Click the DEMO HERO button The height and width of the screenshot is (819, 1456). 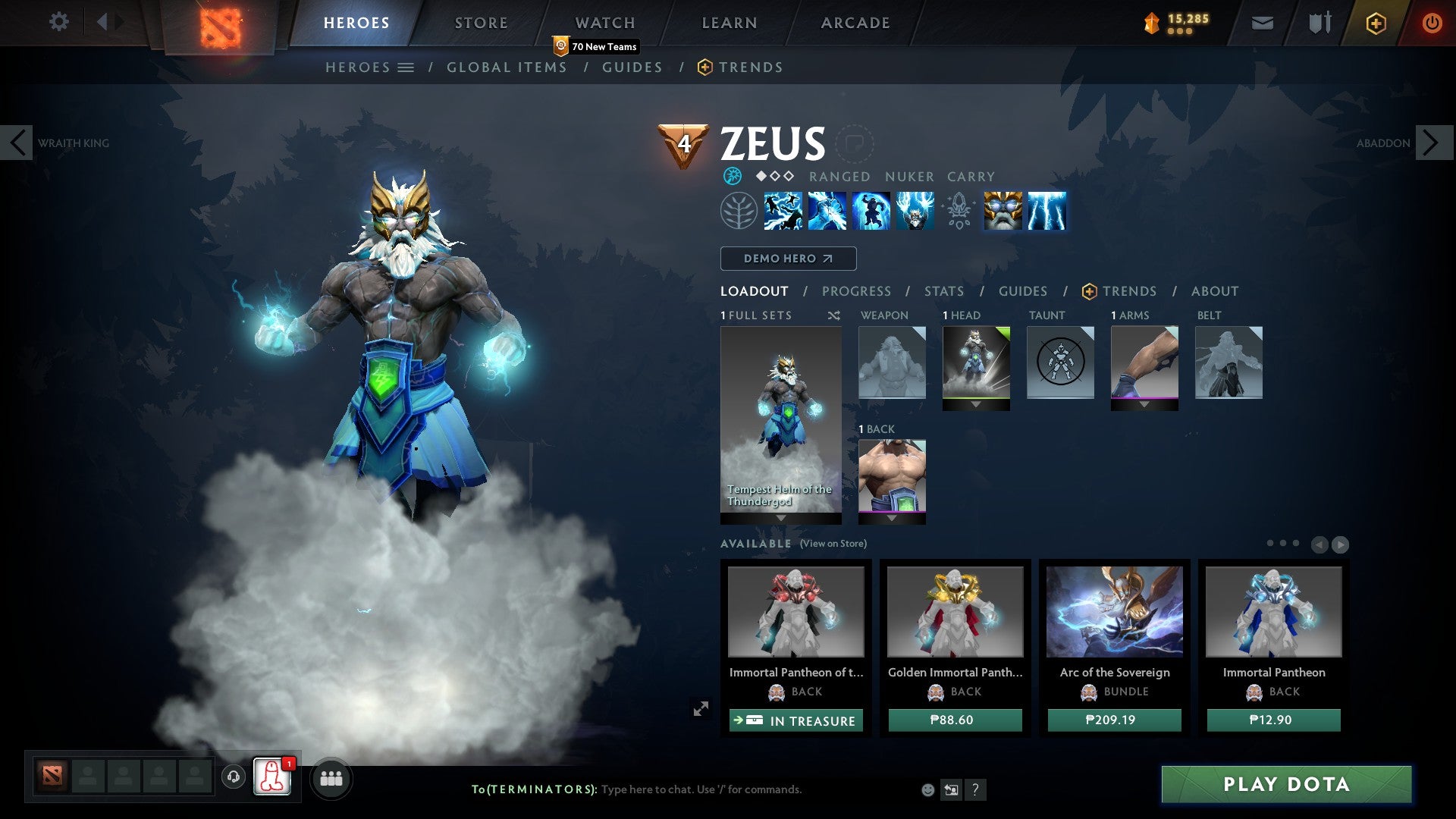point(787,258)
